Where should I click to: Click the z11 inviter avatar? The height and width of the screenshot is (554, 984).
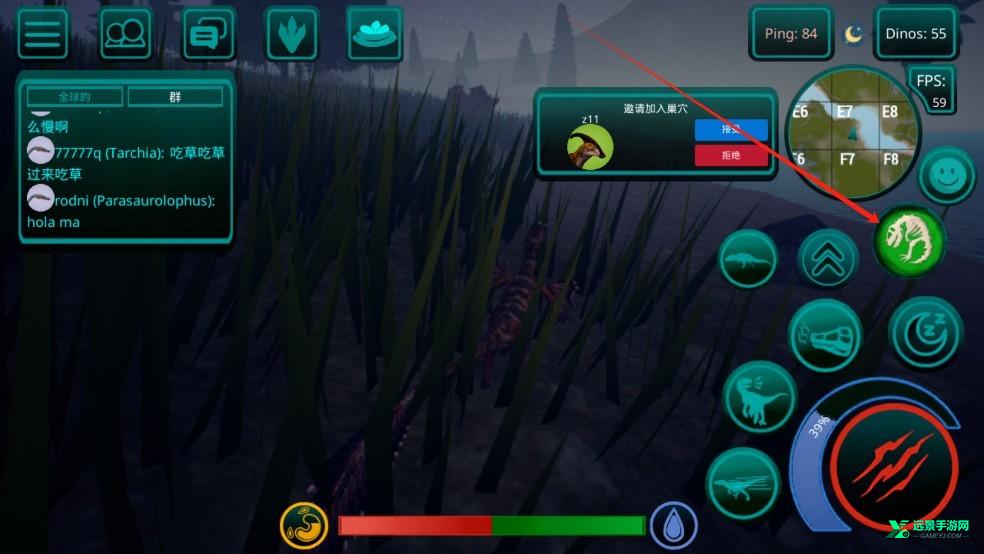pyautogui.click(x=590, y=146)
